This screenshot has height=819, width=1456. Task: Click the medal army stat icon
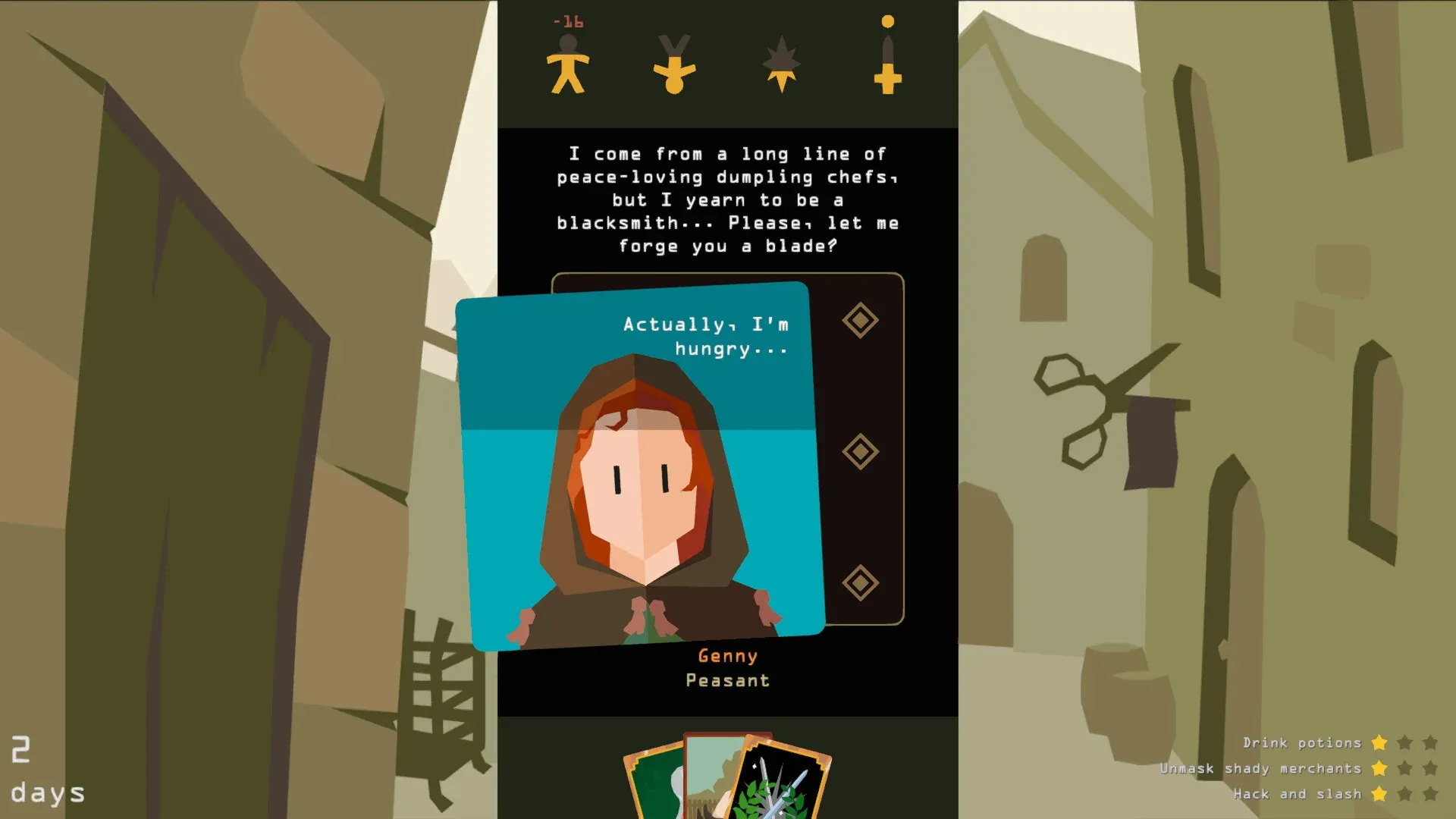pos(674,64)
